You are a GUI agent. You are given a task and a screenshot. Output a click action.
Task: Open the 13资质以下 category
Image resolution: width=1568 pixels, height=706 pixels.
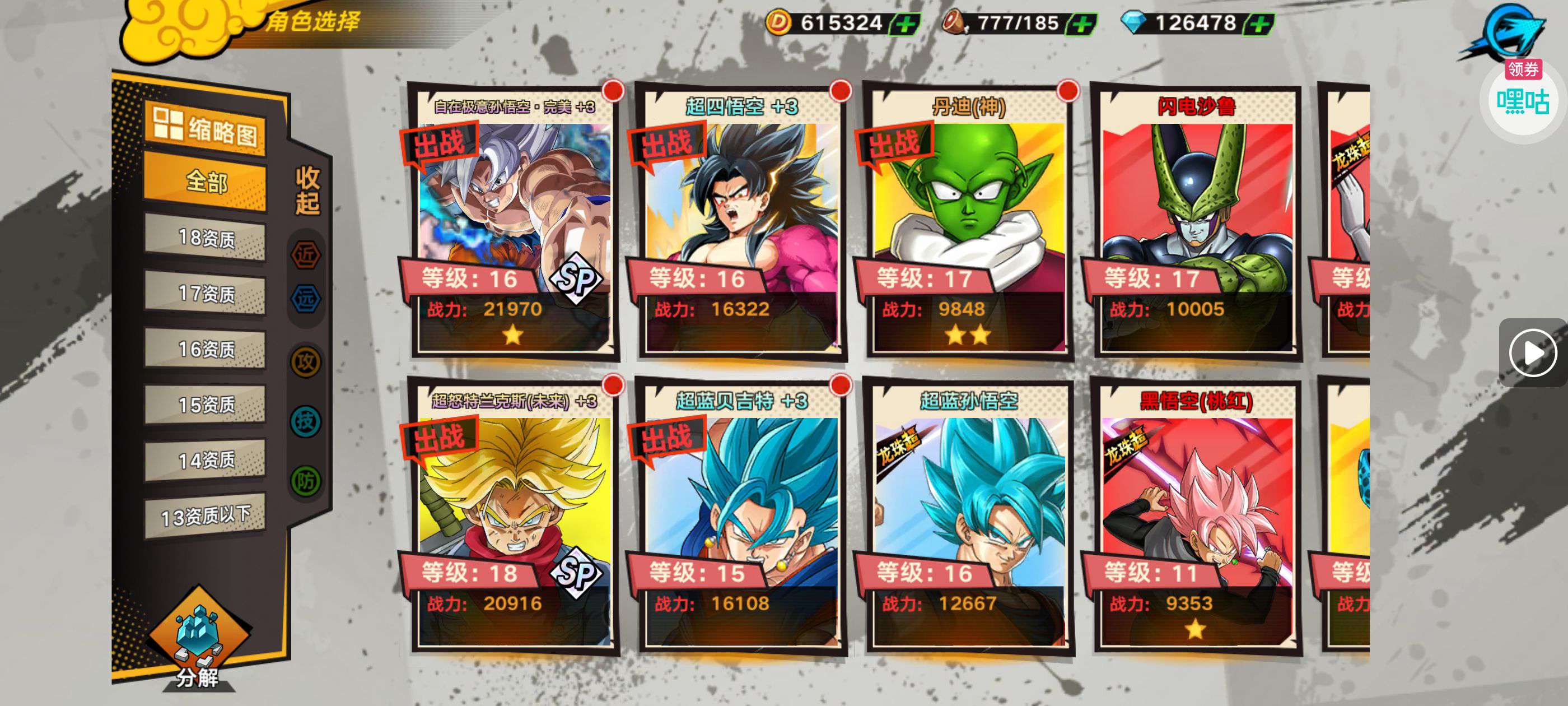[205, 517]
